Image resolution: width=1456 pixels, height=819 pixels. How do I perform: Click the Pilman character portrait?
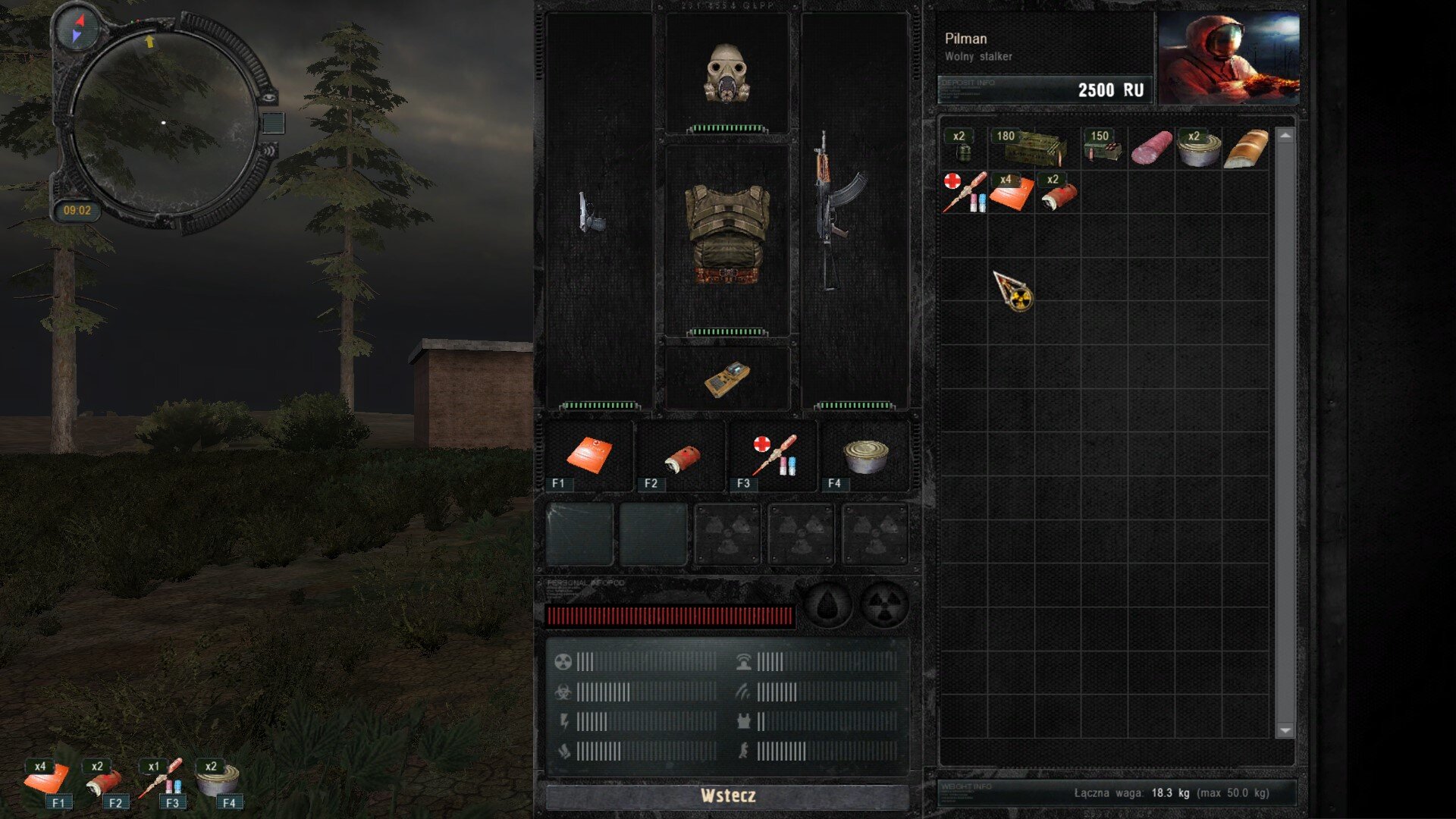coord(1228,58)
